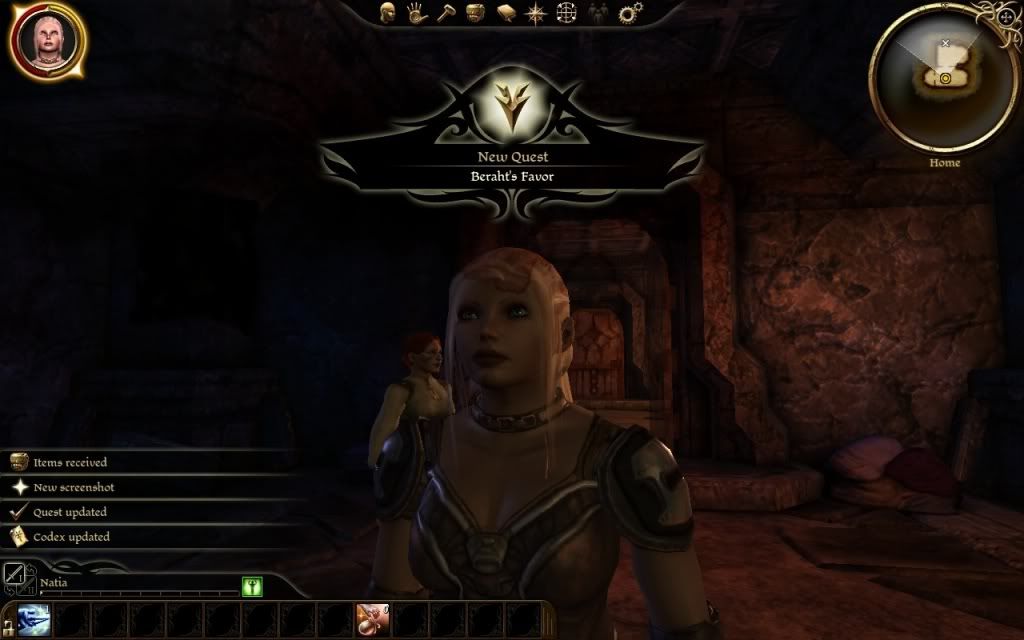Click the Beraht's Favor new quest banner
Image resolution: width=1024 pixels, height=640 pixels.
point(511,166)
